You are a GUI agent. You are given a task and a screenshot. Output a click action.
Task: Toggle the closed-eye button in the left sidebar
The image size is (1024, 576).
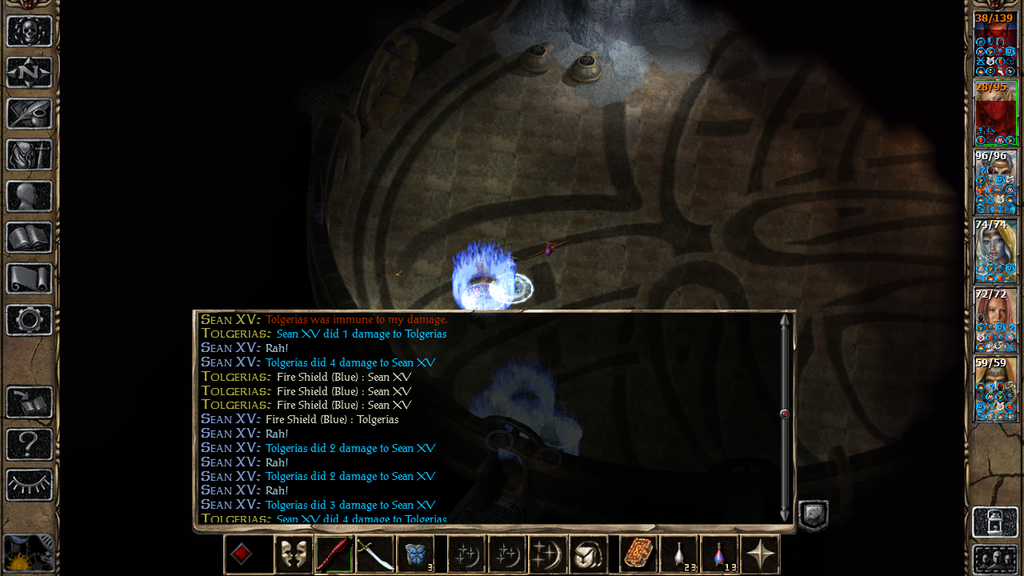(x=29, y=485)
